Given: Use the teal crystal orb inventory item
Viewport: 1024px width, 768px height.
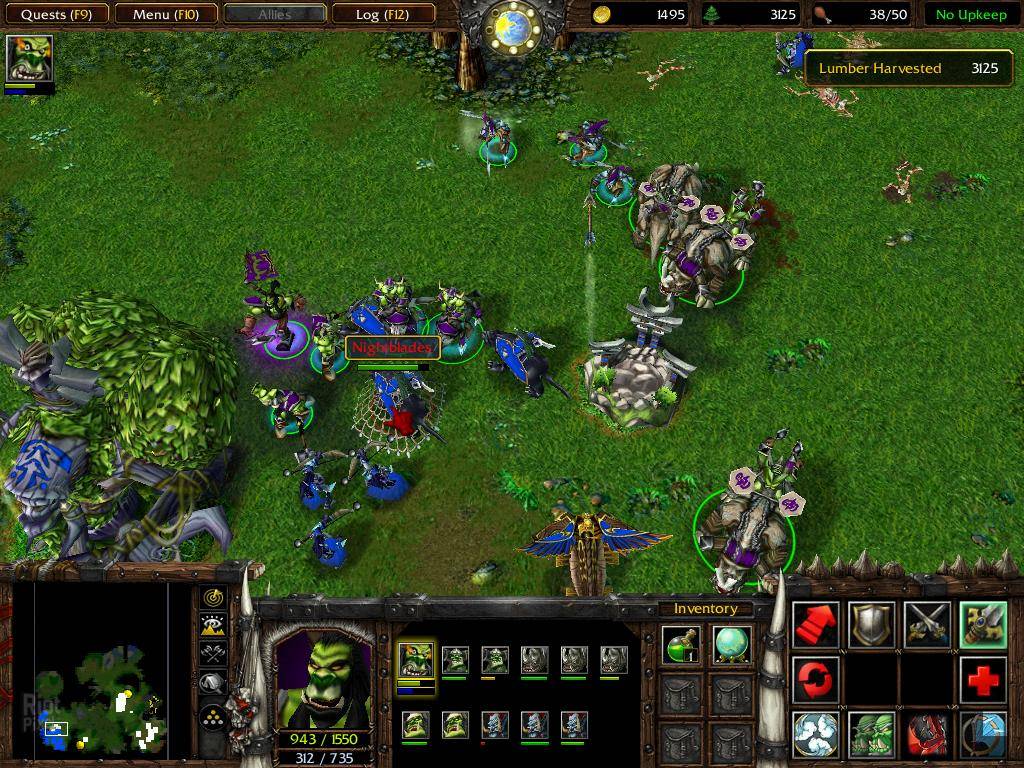Looking at the screenshot, I should tap(733, 645).
